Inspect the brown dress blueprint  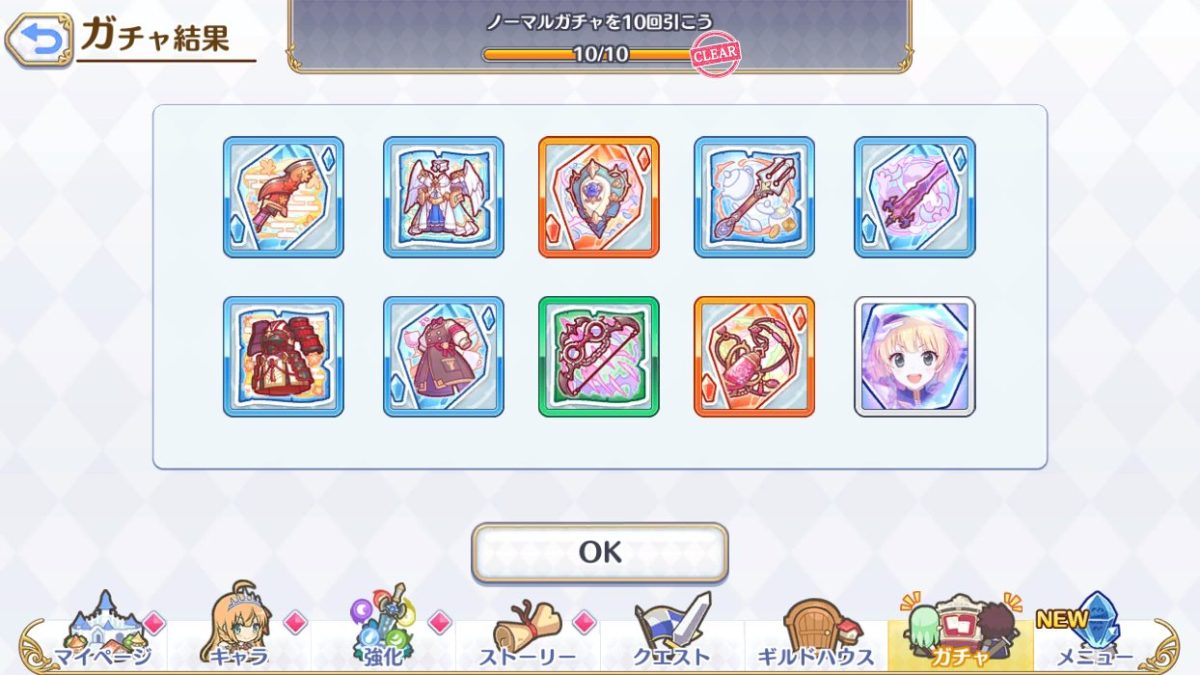click(443, 356)
